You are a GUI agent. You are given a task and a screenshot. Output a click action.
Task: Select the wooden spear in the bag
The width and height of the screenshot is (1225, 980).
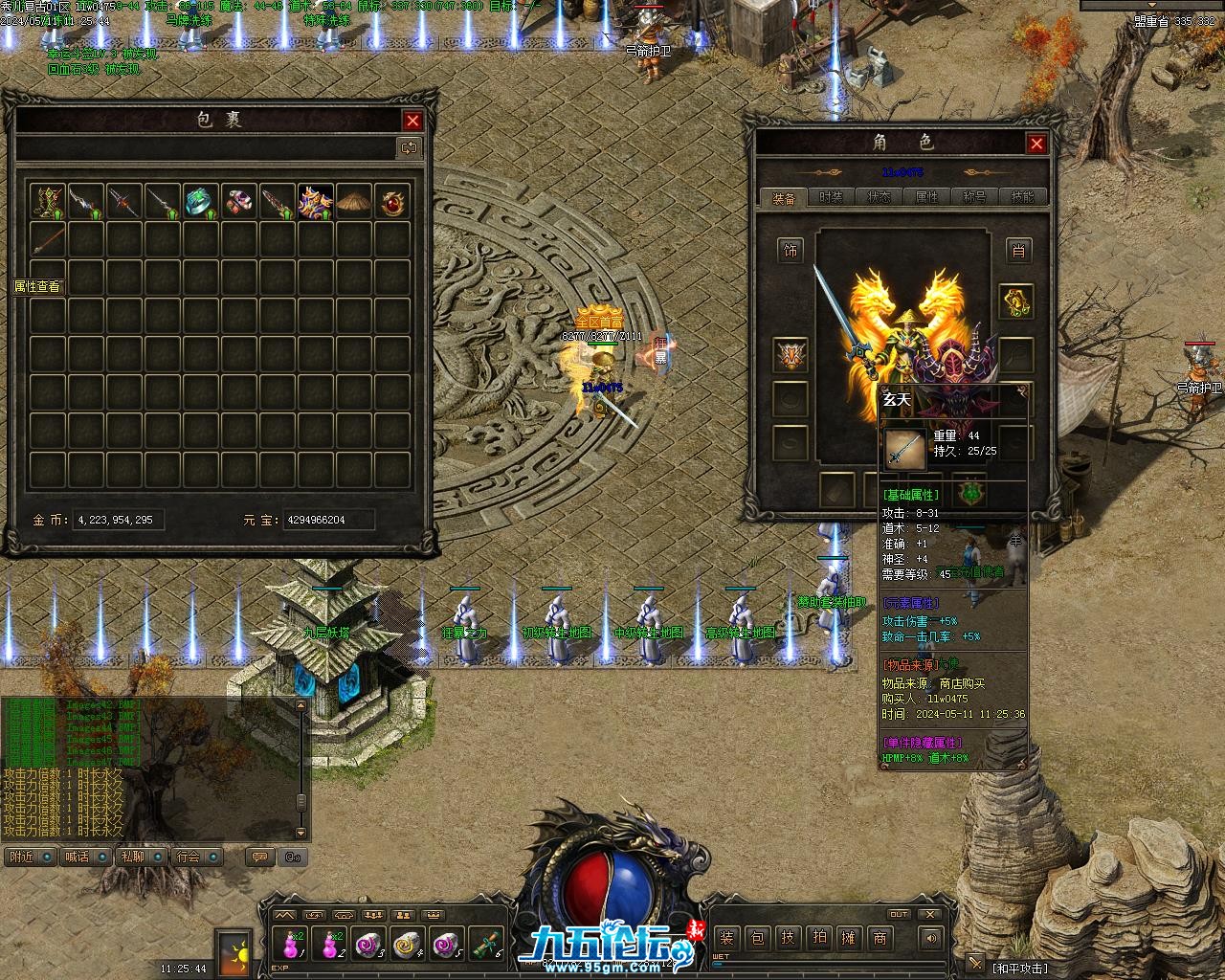point(47,240)
